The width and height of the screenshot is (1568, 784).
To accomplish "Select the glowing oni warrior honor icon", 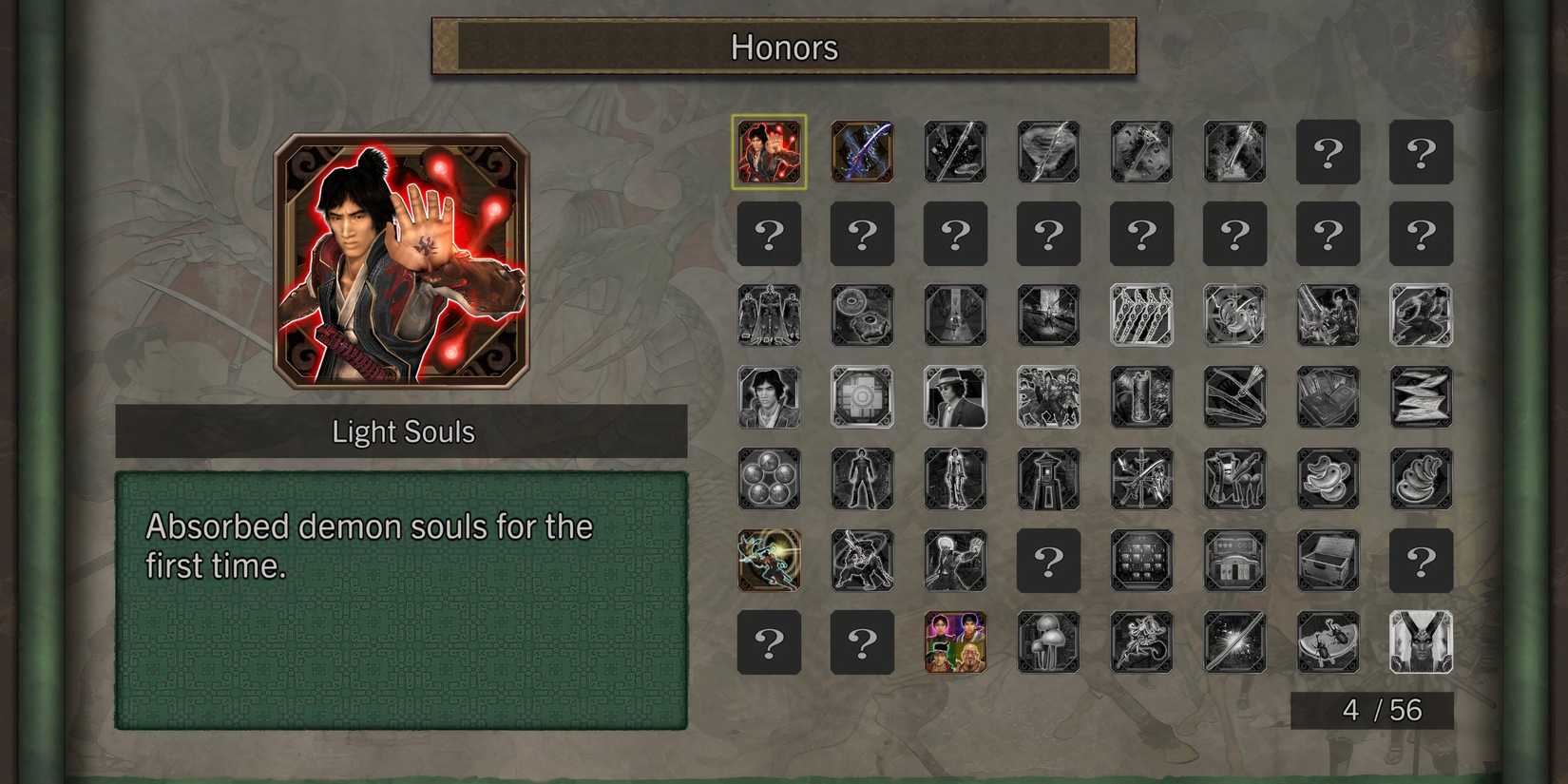I will [x=769, y=561].
